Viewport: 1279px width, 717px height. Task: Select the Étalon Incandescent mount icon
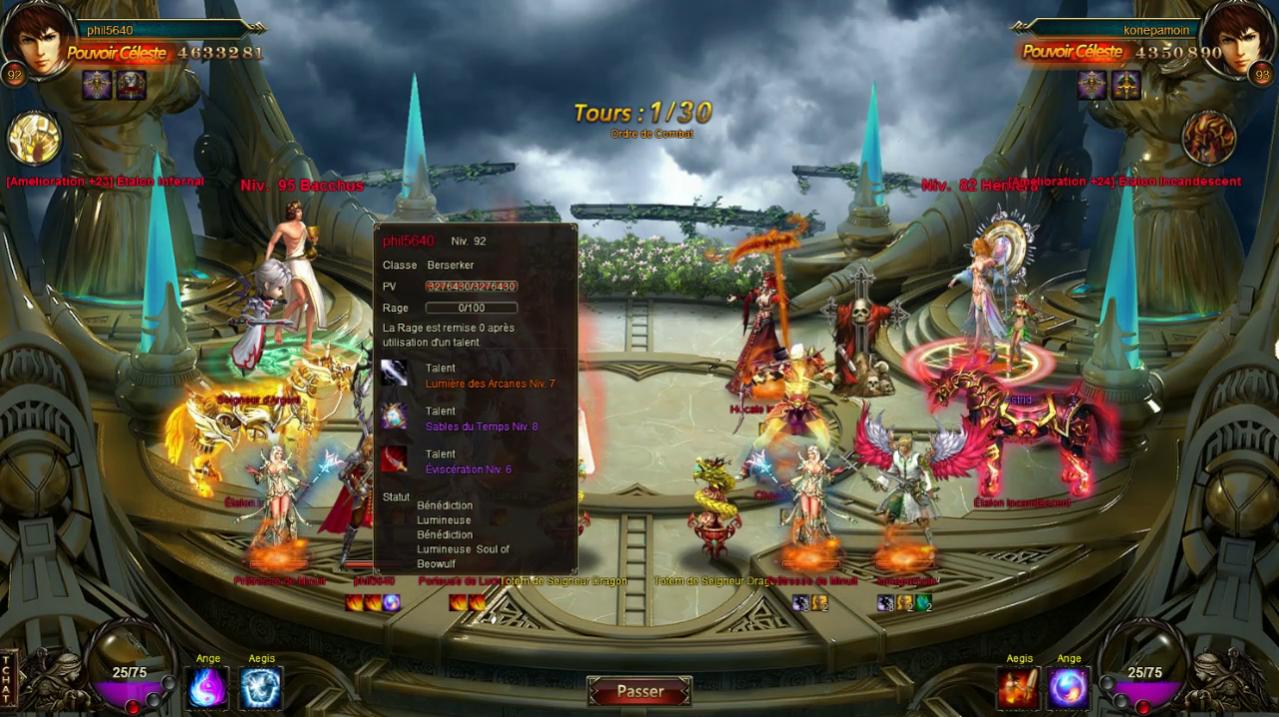[1209, 138]
